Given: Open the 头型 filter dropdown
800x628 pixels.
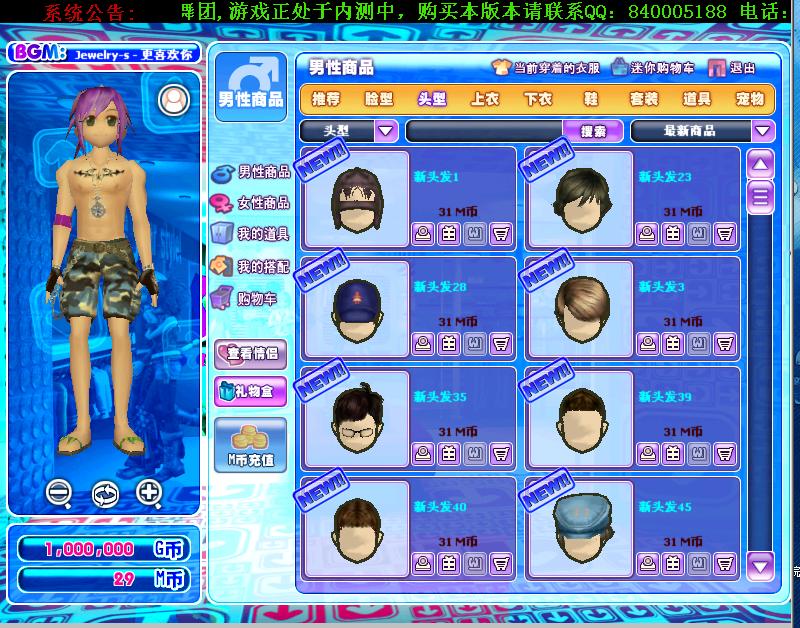Looking at the screenshot, I should coord(386,131).
